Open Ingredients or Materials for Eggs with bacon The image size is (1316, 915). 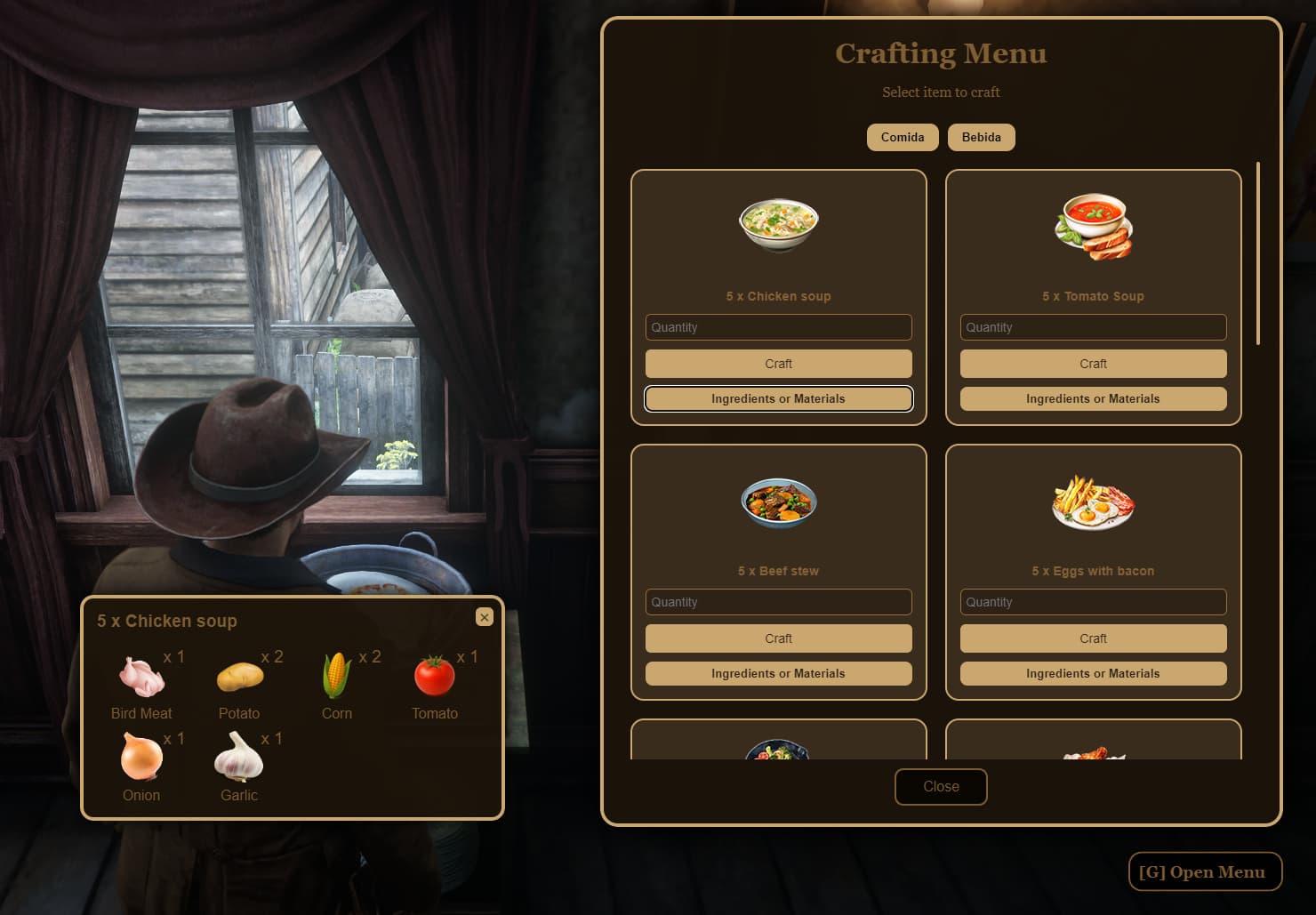1093,673
